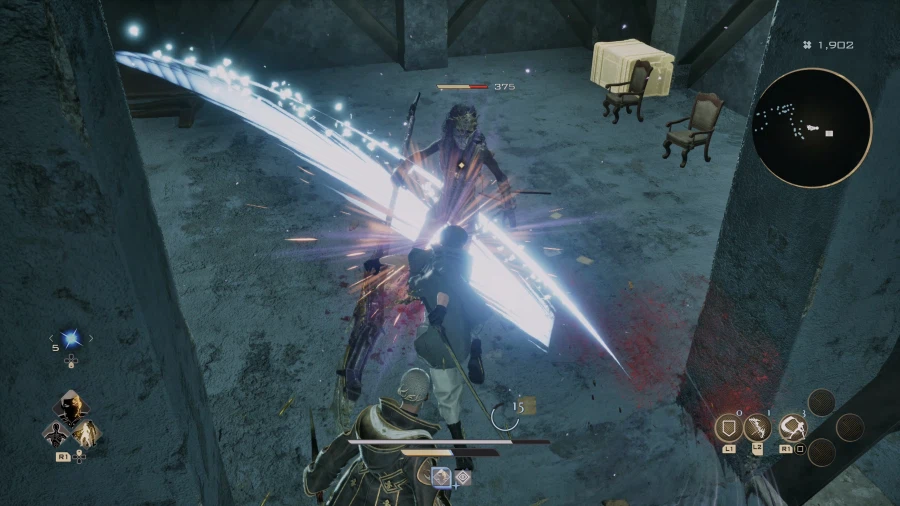
Task: Click the highlighted status diamond under the bars
Action: pyautogui.click(x=441, y=477)
